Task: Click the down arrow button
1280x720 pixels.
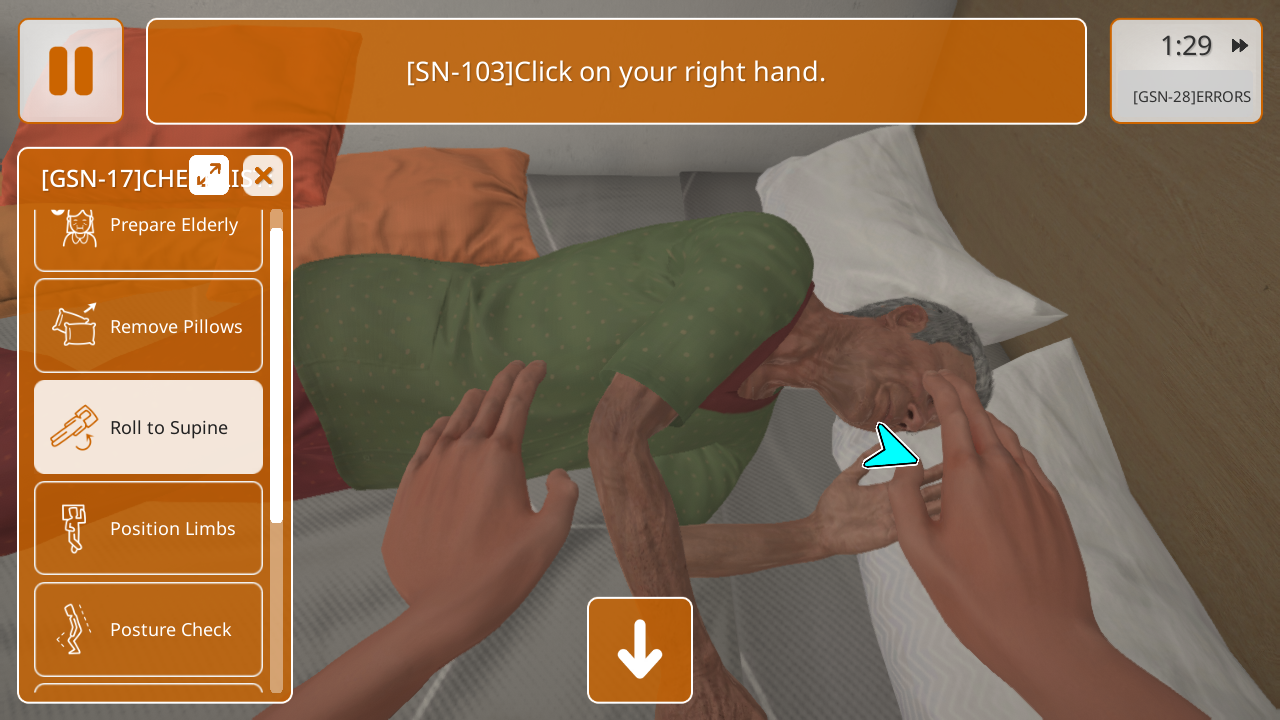Action: pyautogui.click(x=640, y=650)
